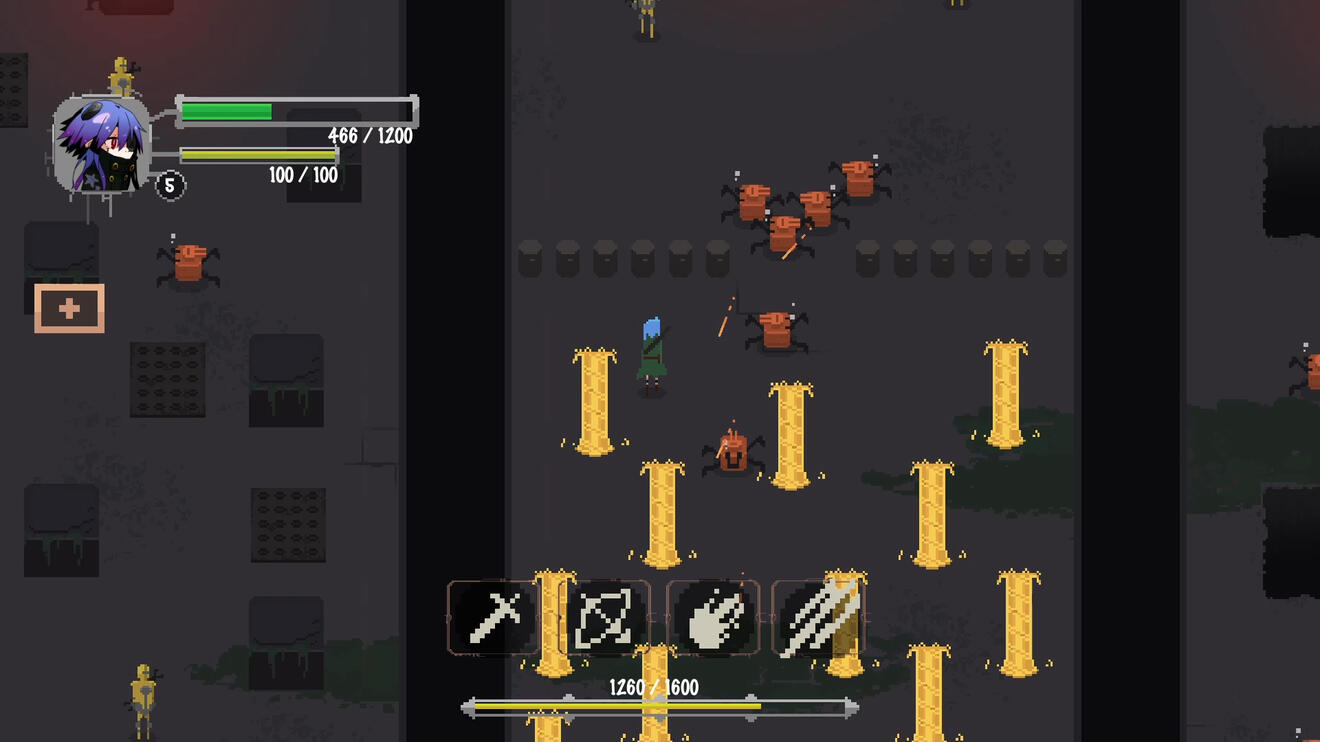
Task: Click the orange crab enemy near the pillars
Action: coord(732,450)
